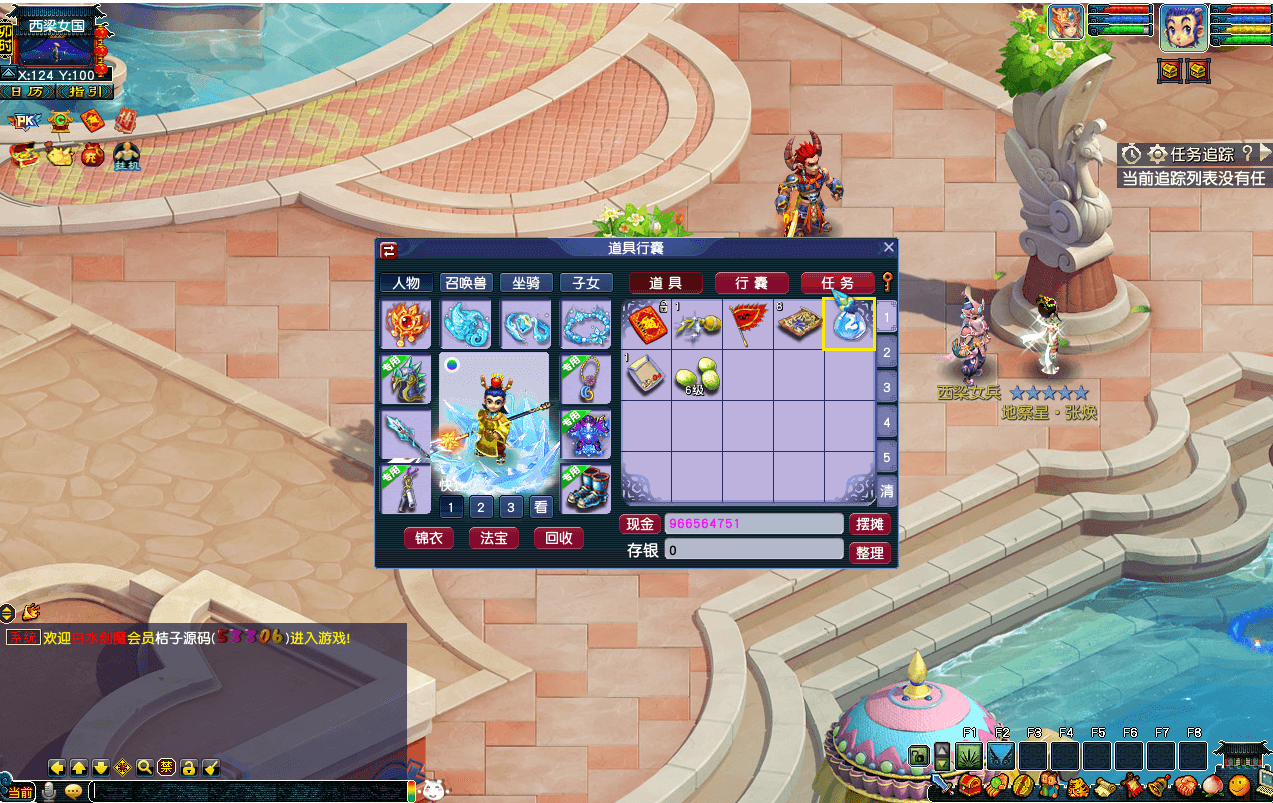1273x803 pixels.
Task: Open the 指引 guide button
Action: tap(85, 92)
